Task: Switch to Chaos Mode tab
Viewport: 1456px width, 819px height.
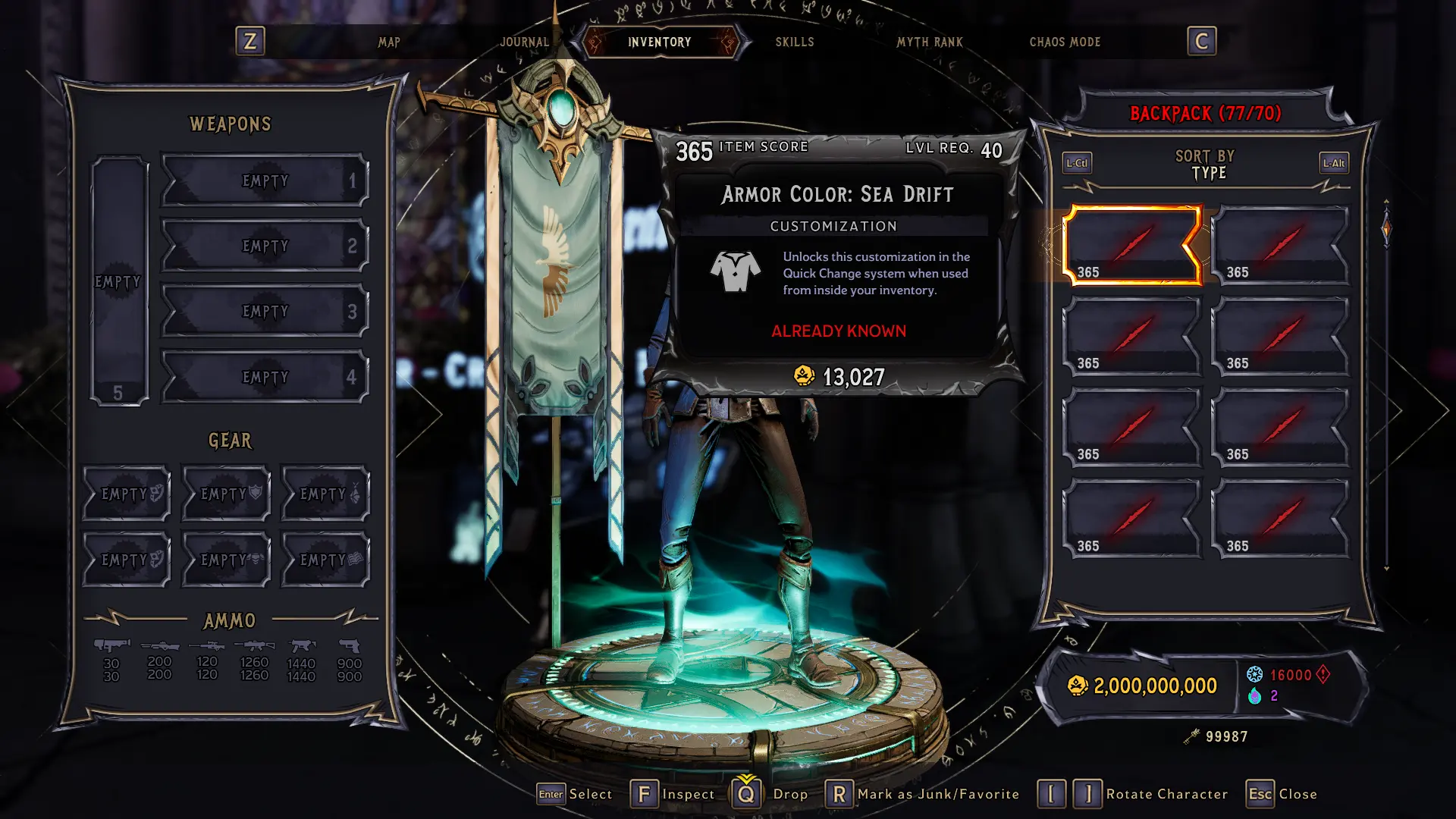Action: coord(1064,42)
